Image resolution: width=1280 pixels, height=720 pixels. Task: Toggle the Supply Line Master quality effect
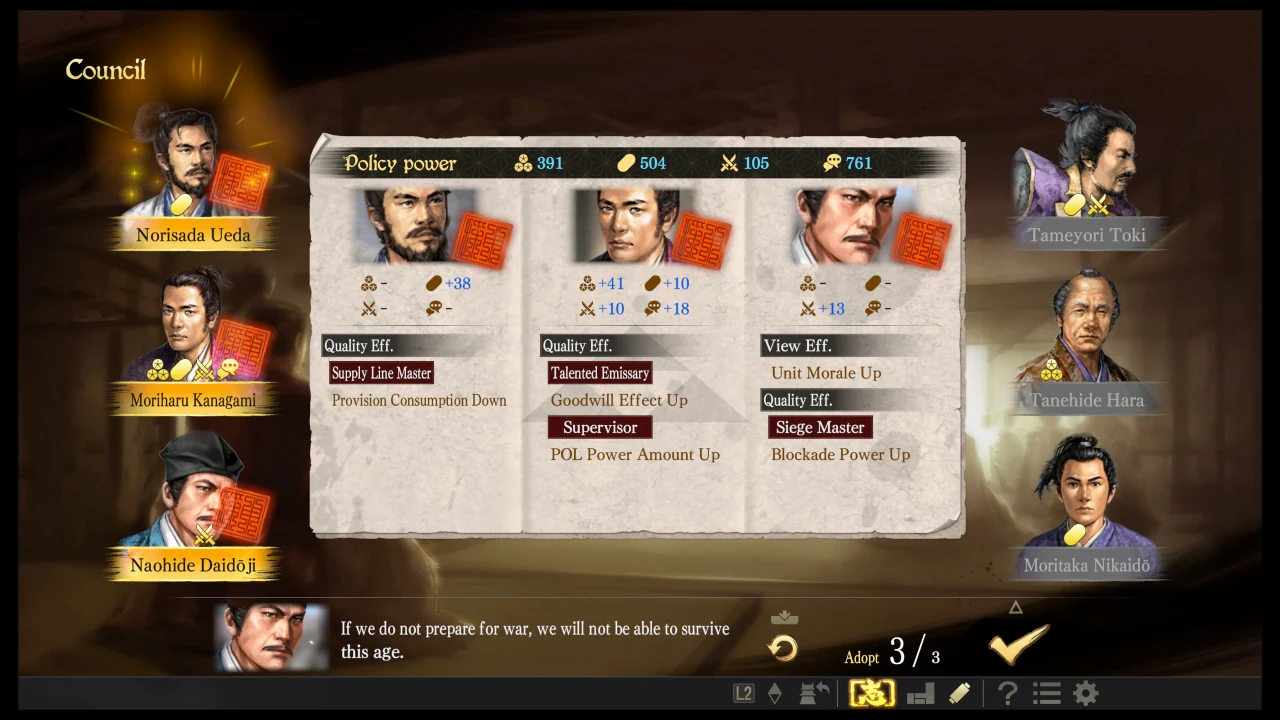[x=381, y=373]
